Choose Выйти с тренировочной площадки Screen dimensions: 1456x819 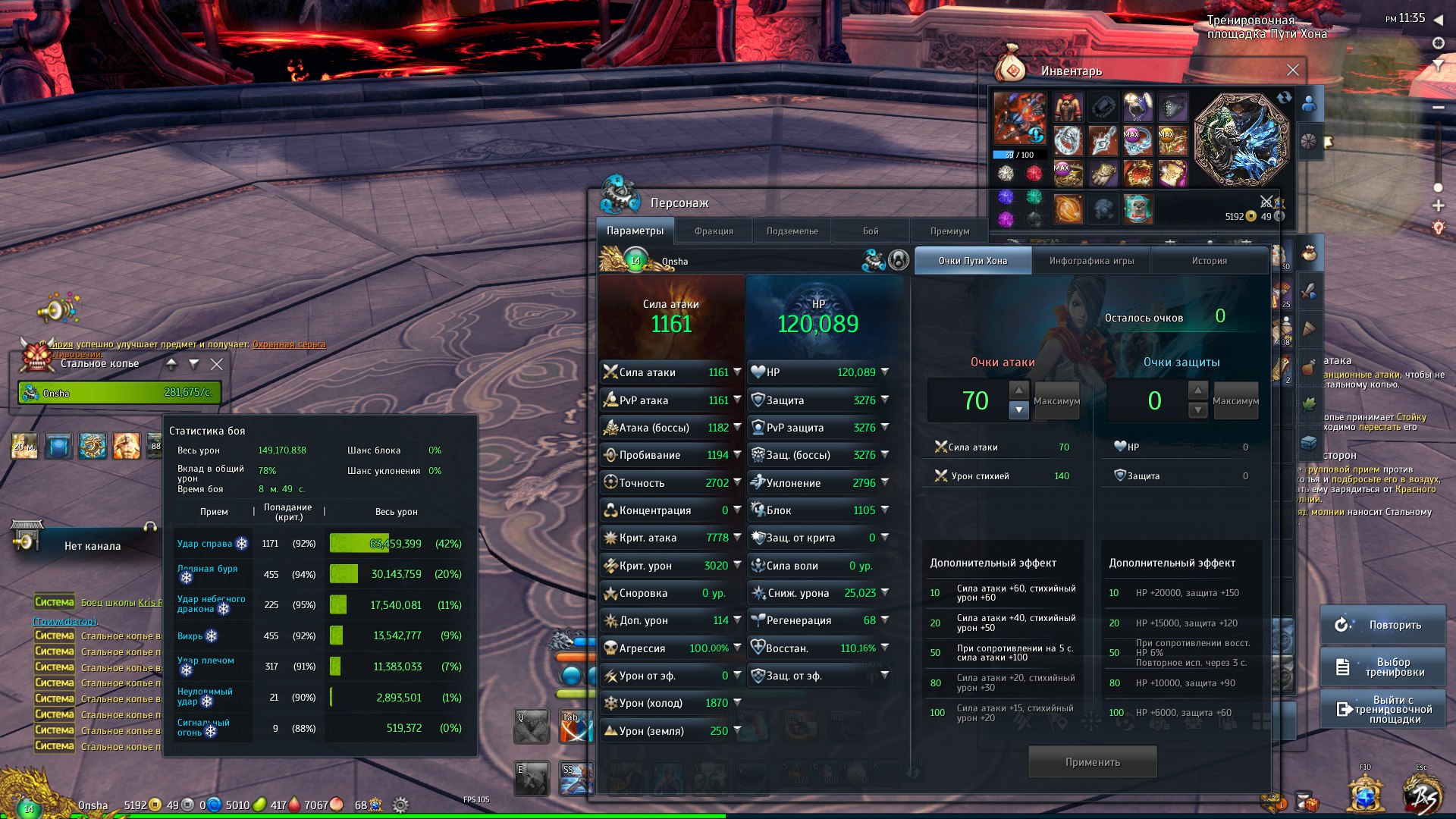click(x=1382, y=710)
